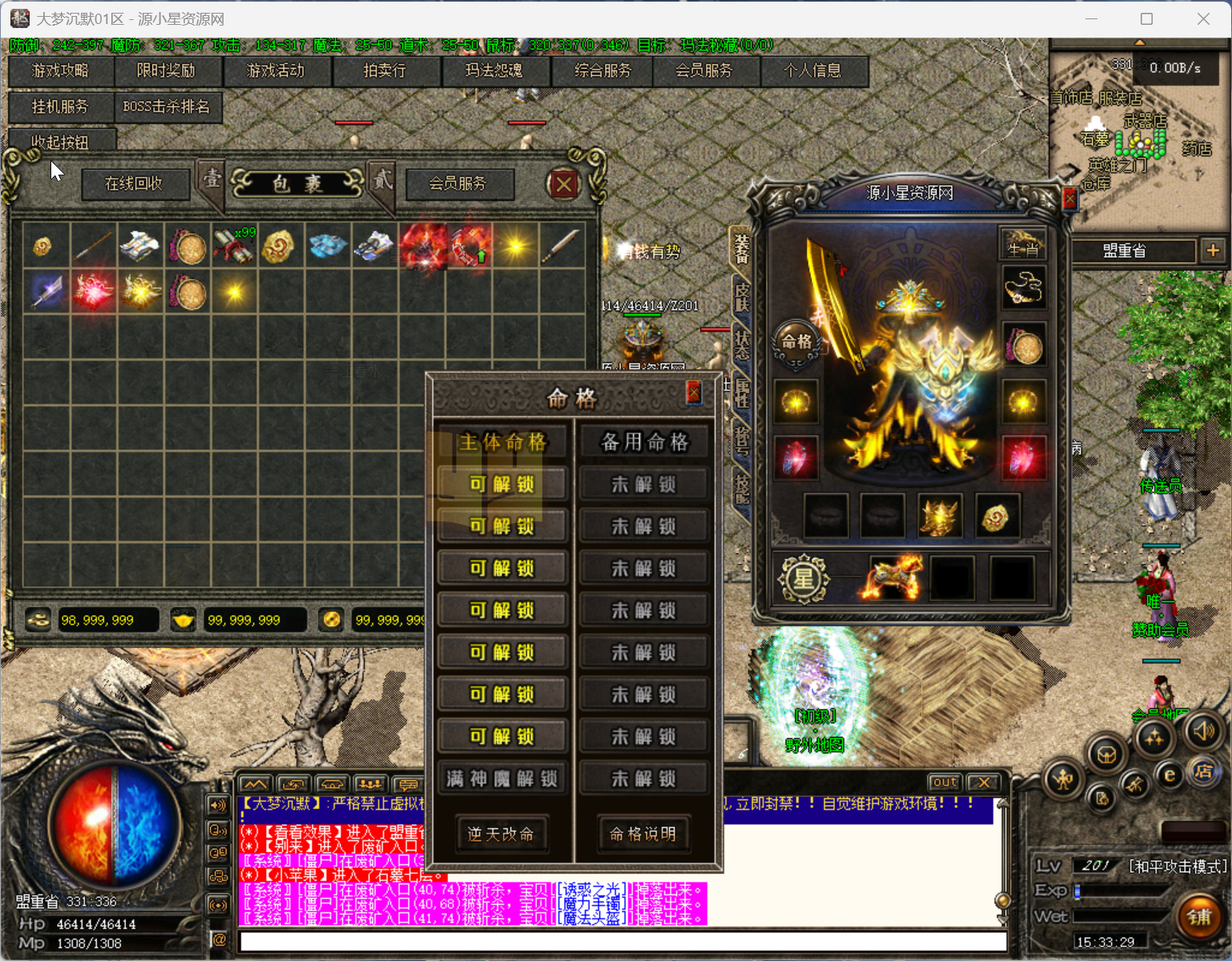Select the 主体命格 tab
This screenshot has width=1232, height=961.
coord(502,442)
